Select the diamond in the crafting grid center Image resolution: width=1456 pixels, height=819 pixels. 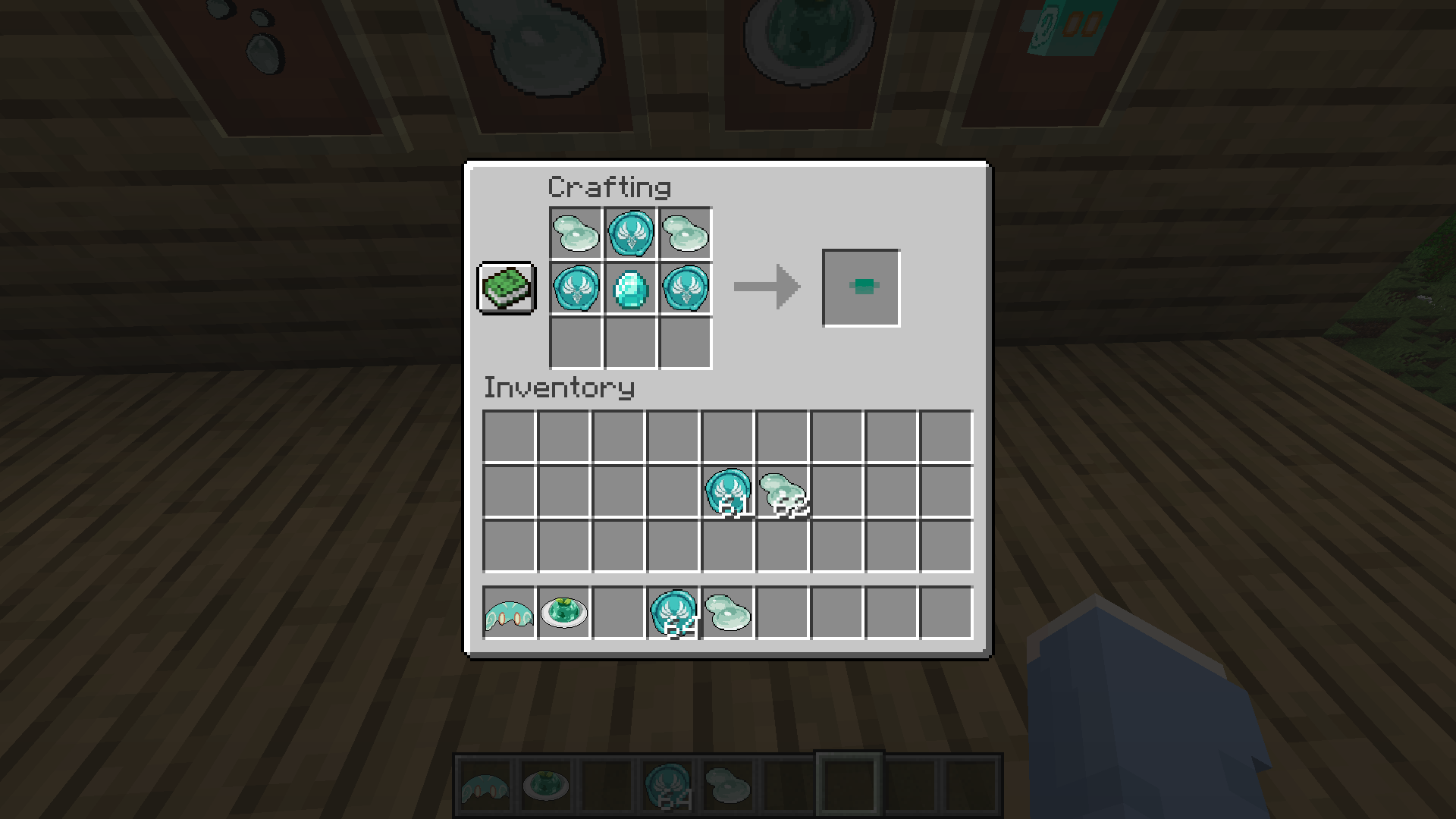click(629, 288)
